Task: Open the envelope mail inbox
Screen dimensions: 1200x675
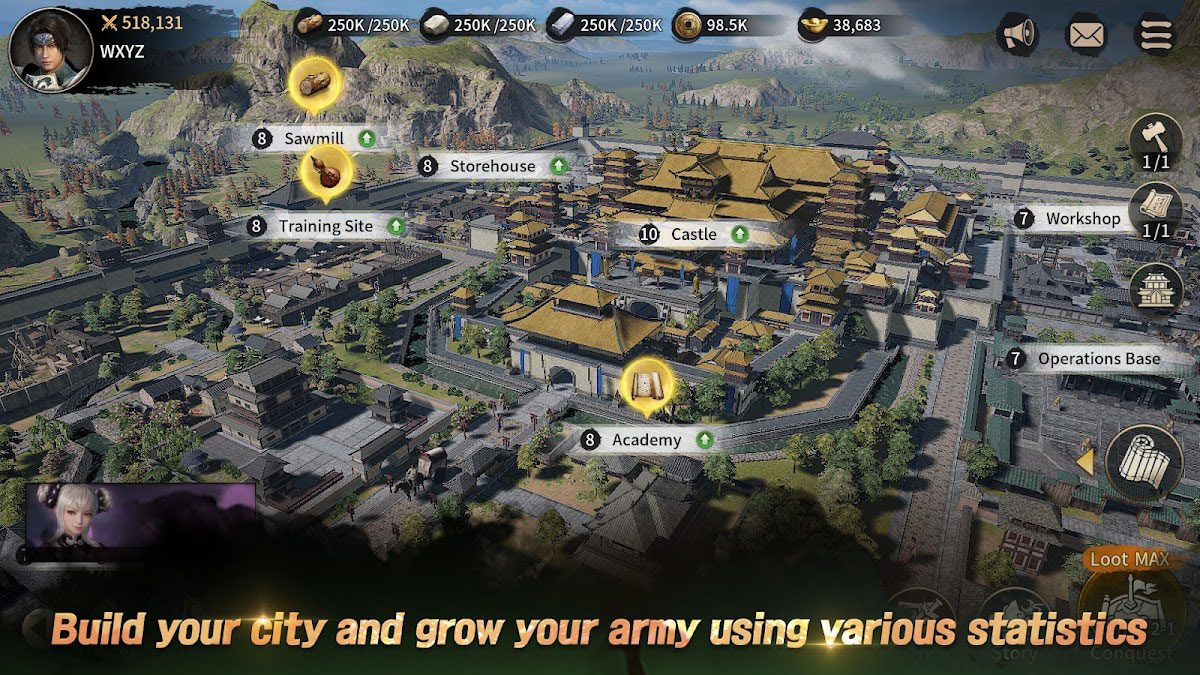Action: click(1086, 35)
